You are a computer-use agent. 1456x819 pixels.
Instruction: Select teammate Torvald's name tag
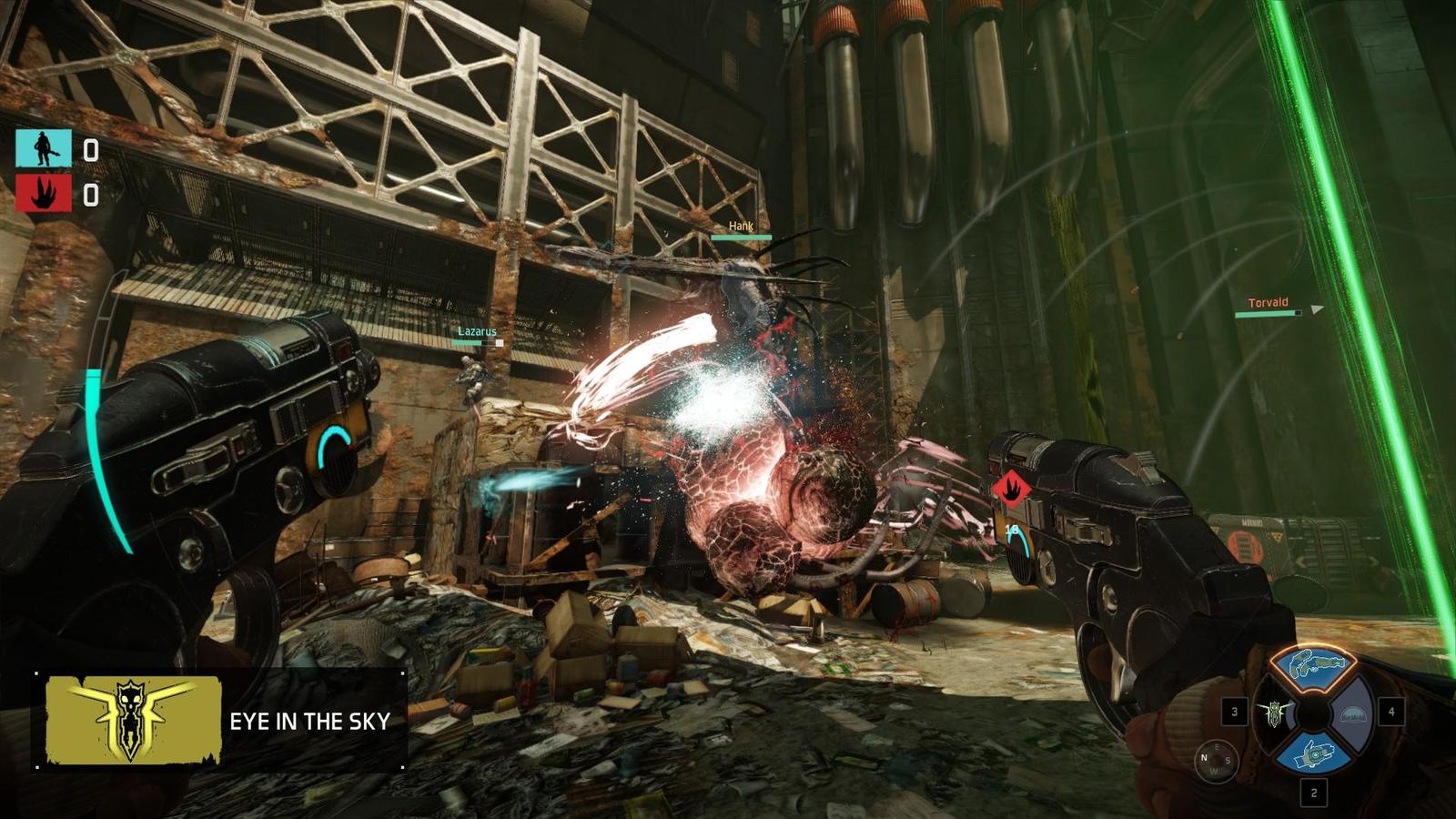click(1268, 303)
